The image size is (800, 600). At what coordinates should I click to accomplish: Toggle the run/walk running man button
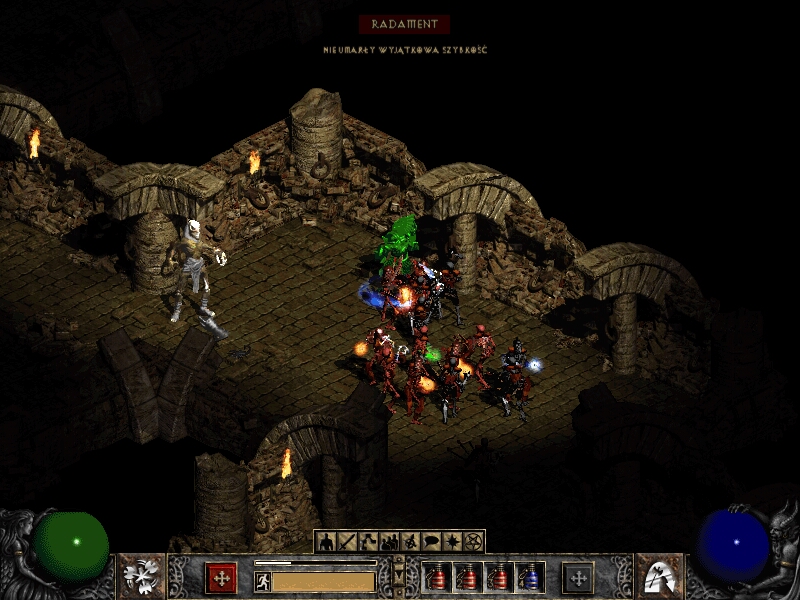[263, 581]
